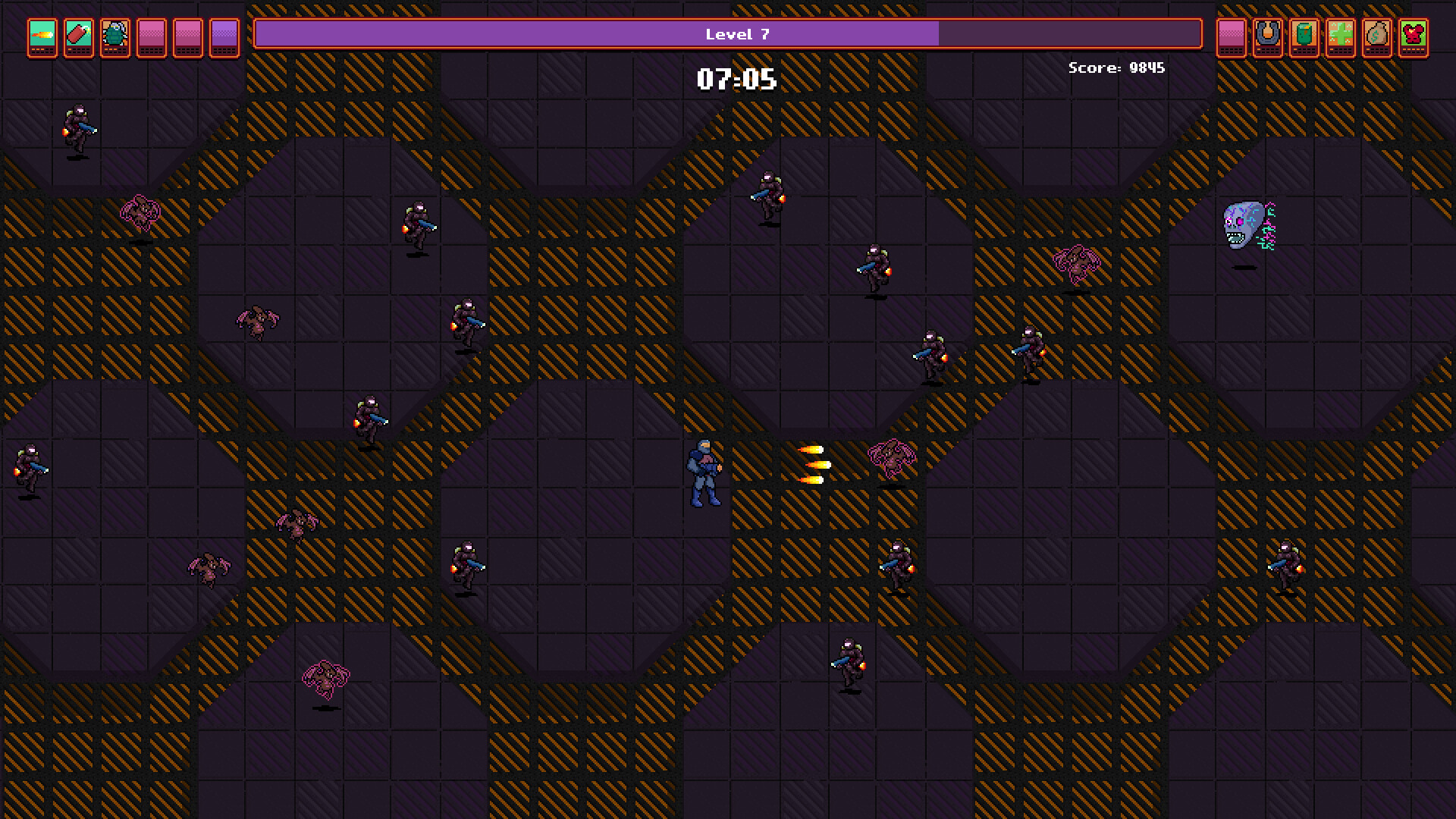Click the soldier enemy in the top-left corner

78,125
